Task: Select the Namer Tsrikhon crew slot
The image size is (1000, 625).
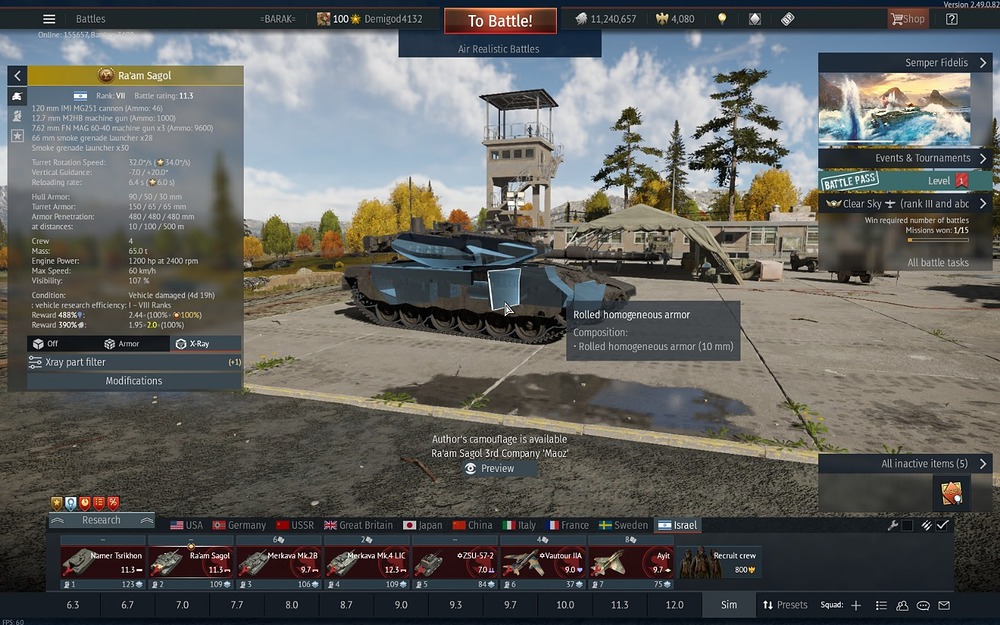Action: 102,562
